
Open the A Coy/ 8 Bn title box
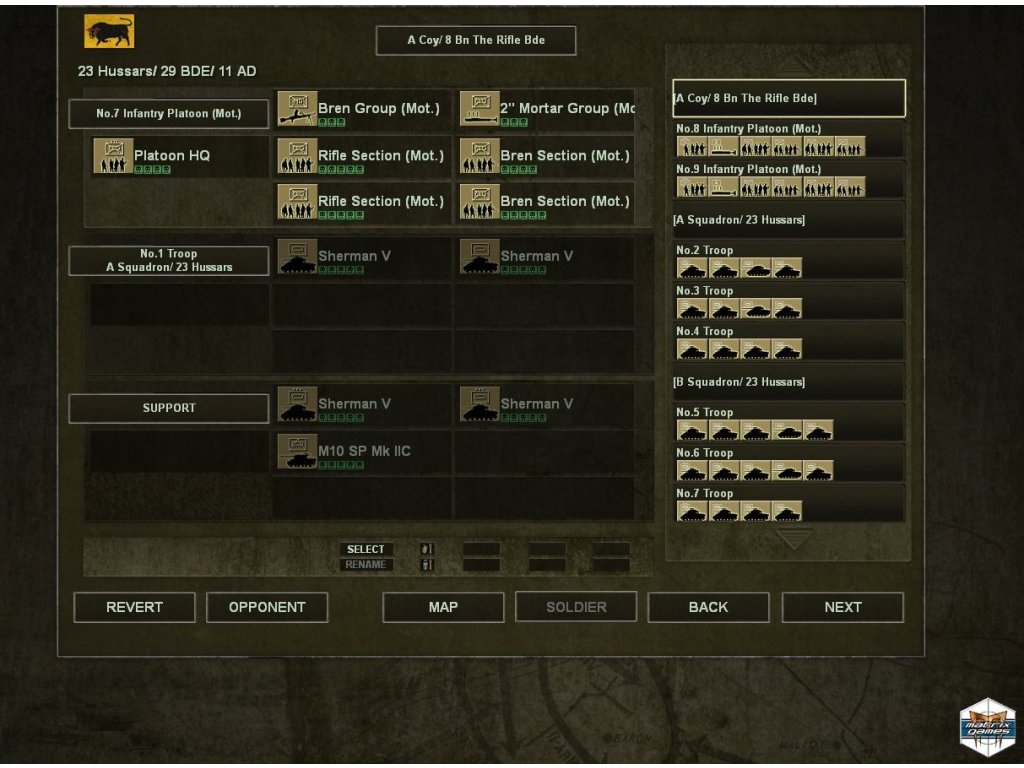pos(475,40)
